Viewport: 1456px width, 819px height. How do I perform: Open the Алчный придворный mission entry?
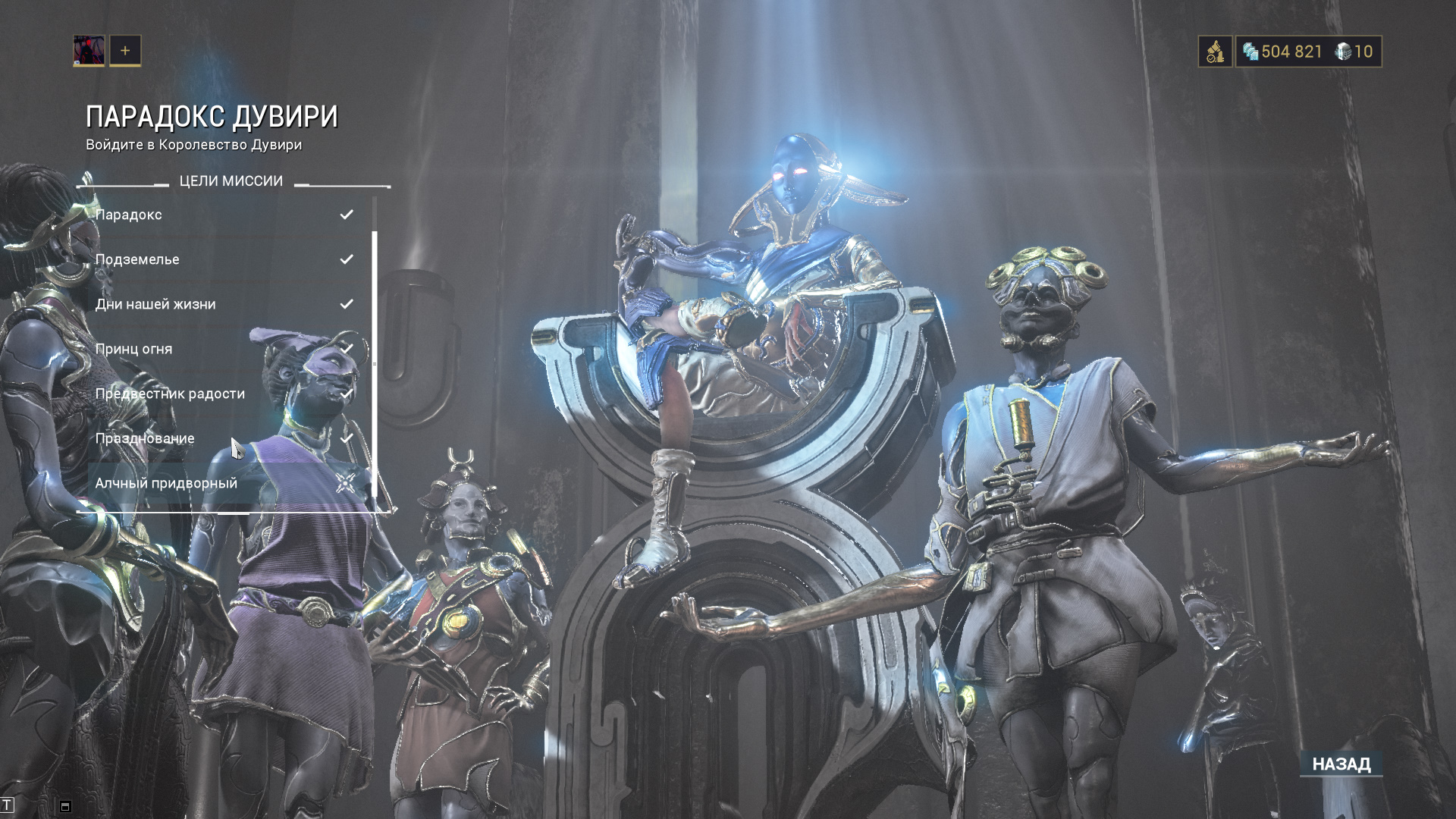coord(165,482)
